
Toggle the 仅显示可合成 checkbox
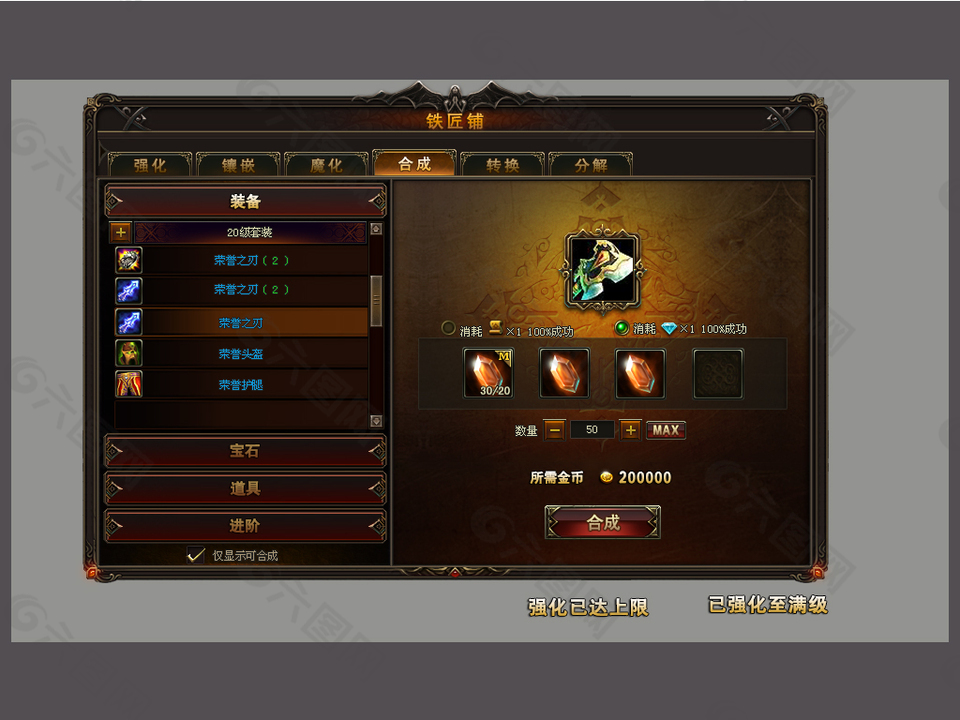(x=196, y=555)
